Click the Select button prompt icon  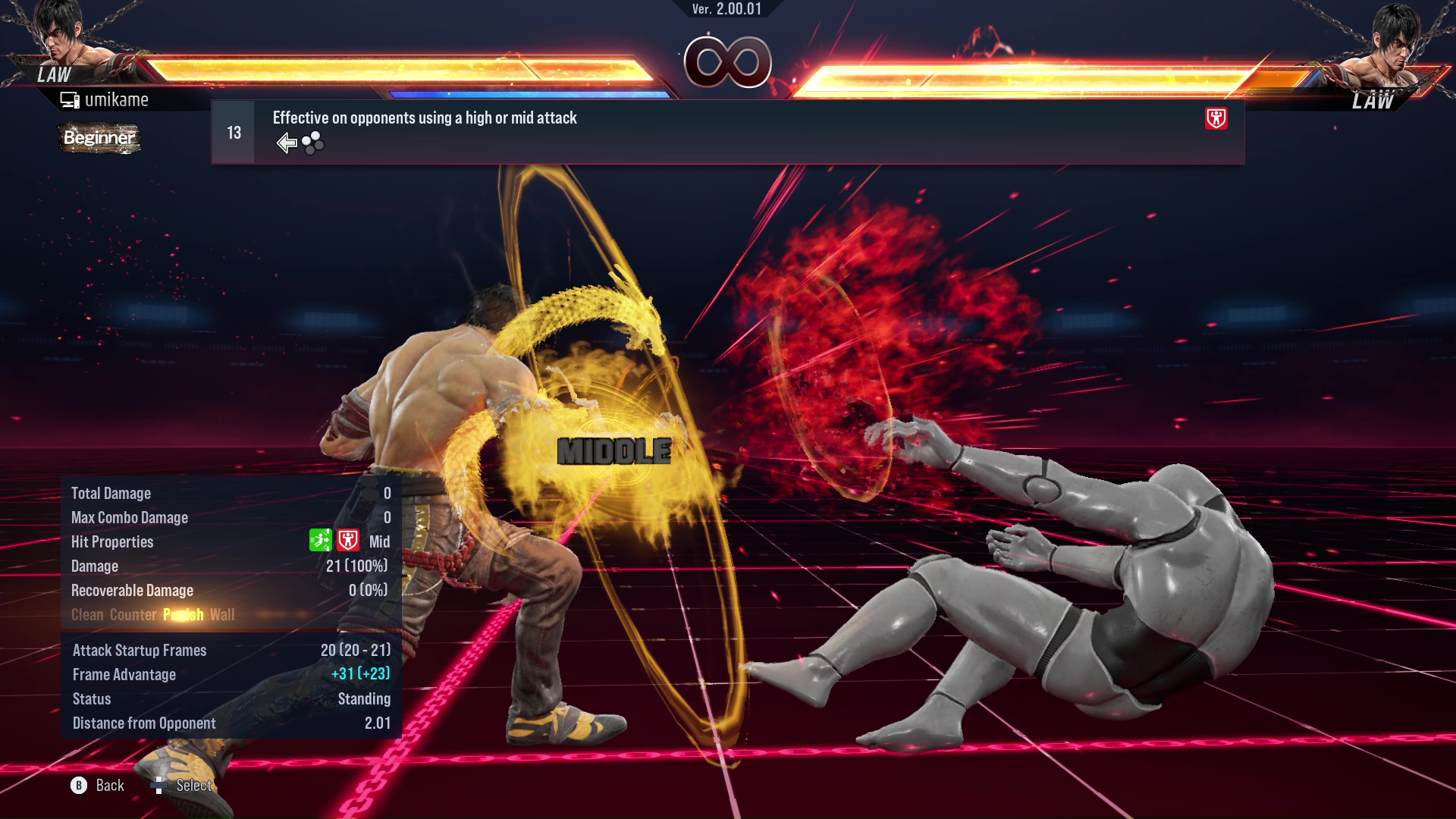(x=159, y=786)
